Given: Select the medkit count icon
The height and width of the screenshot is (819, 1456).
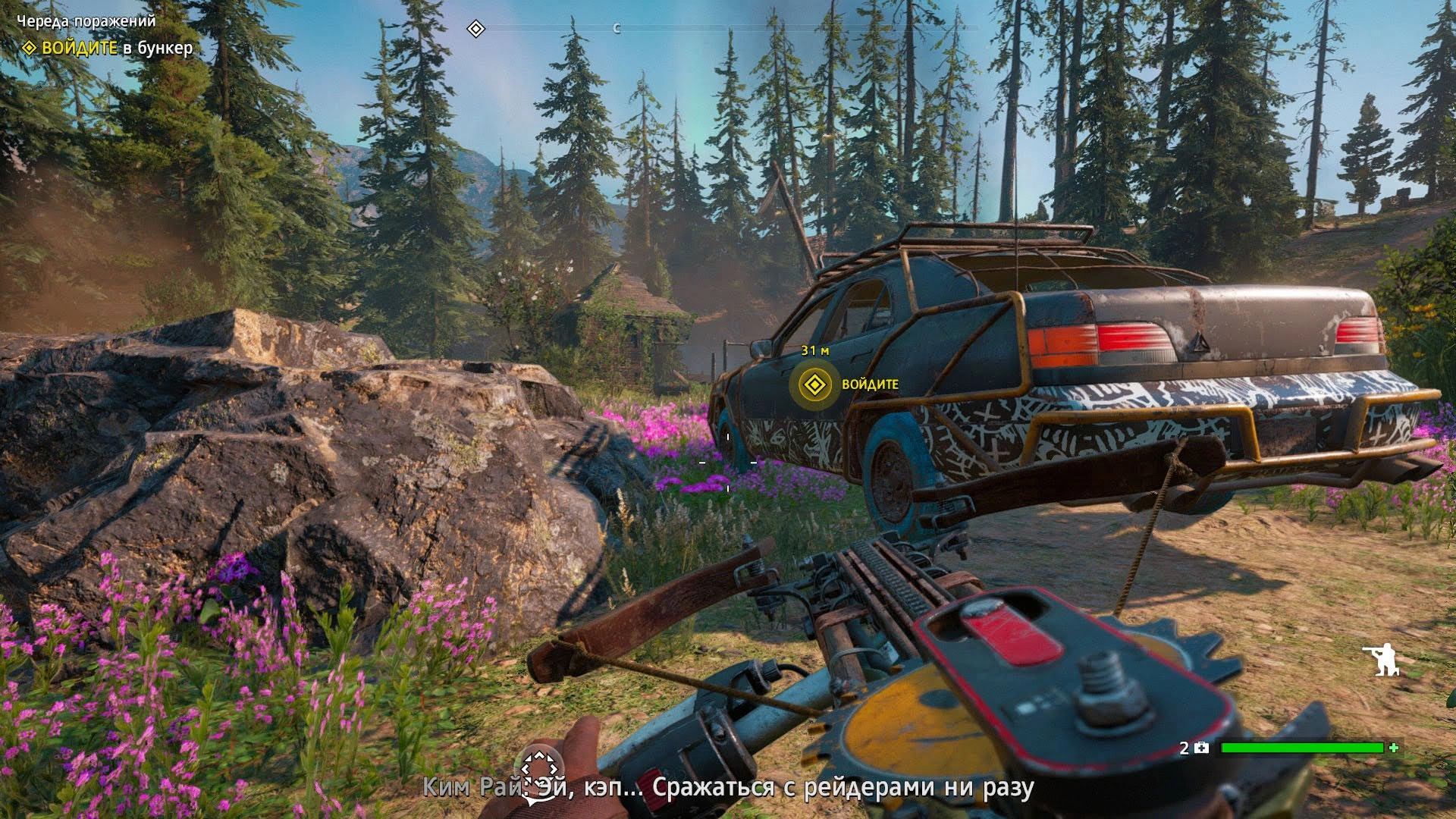Looking at the screenshot, I should click(x=1202, y=748).
